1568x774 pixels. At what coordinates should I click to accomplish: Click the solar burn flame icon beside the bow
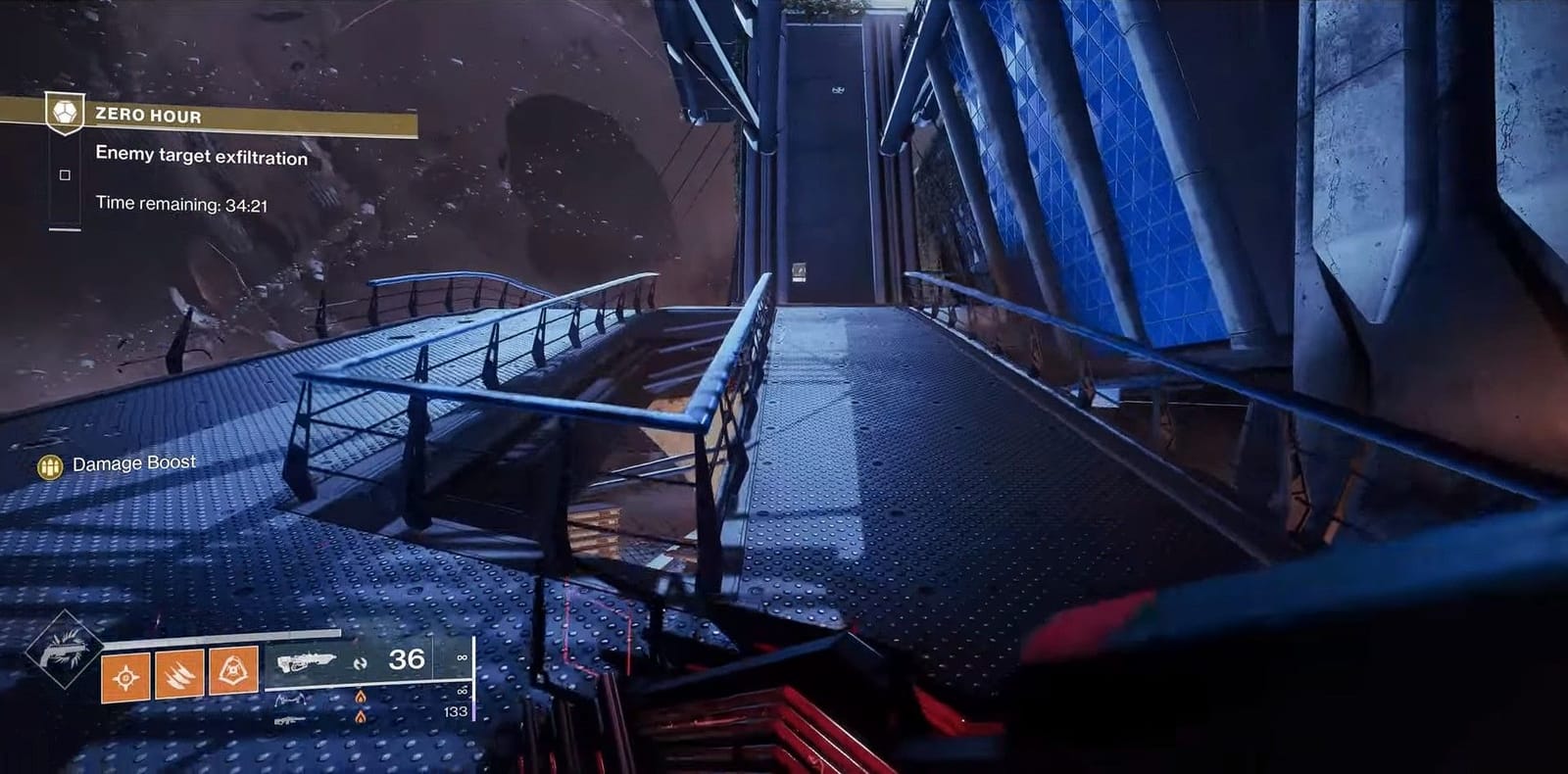click(361, 696)
